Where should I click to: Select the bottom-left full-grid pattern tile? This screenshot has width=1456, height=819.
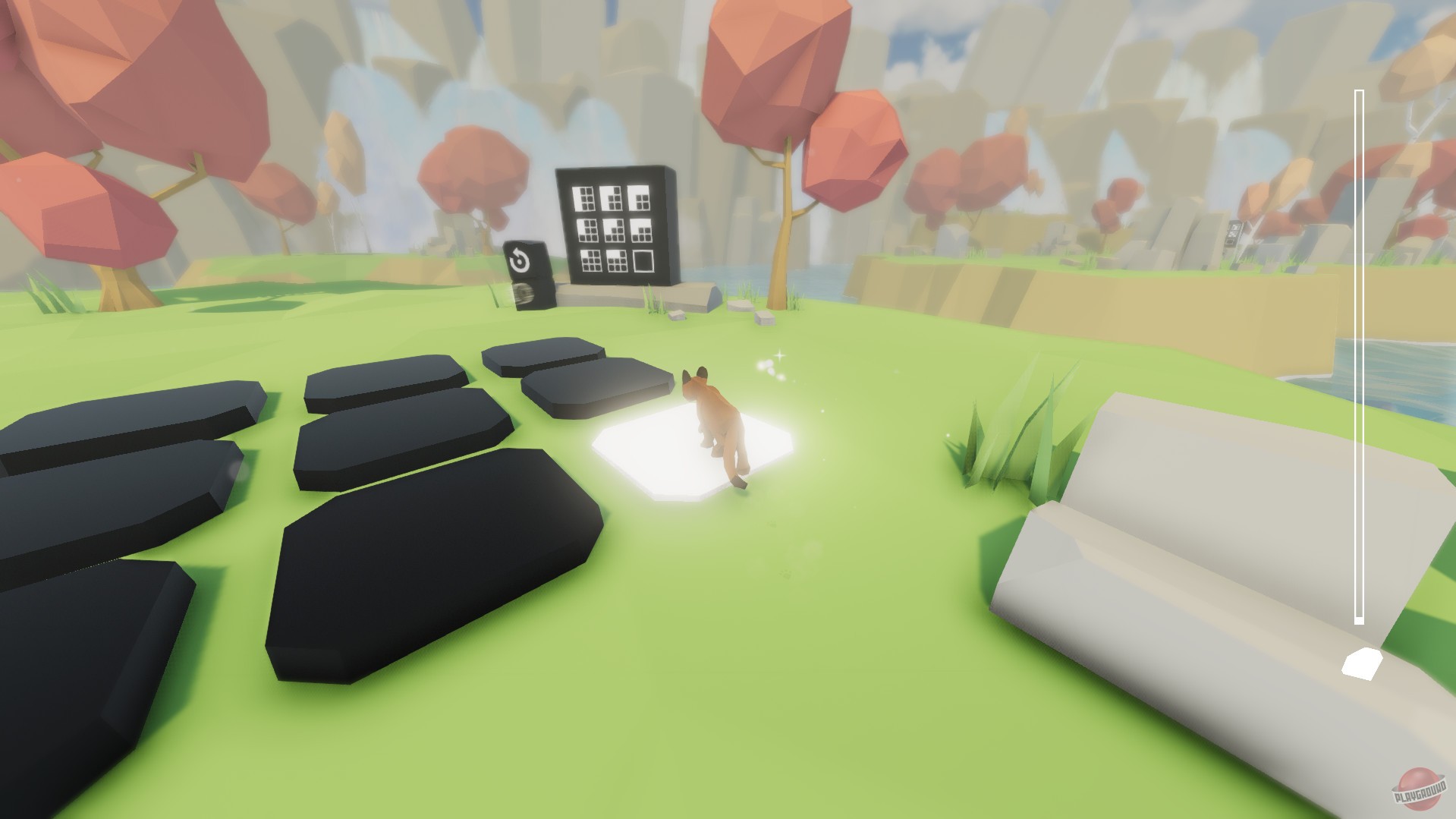[591, 262]
